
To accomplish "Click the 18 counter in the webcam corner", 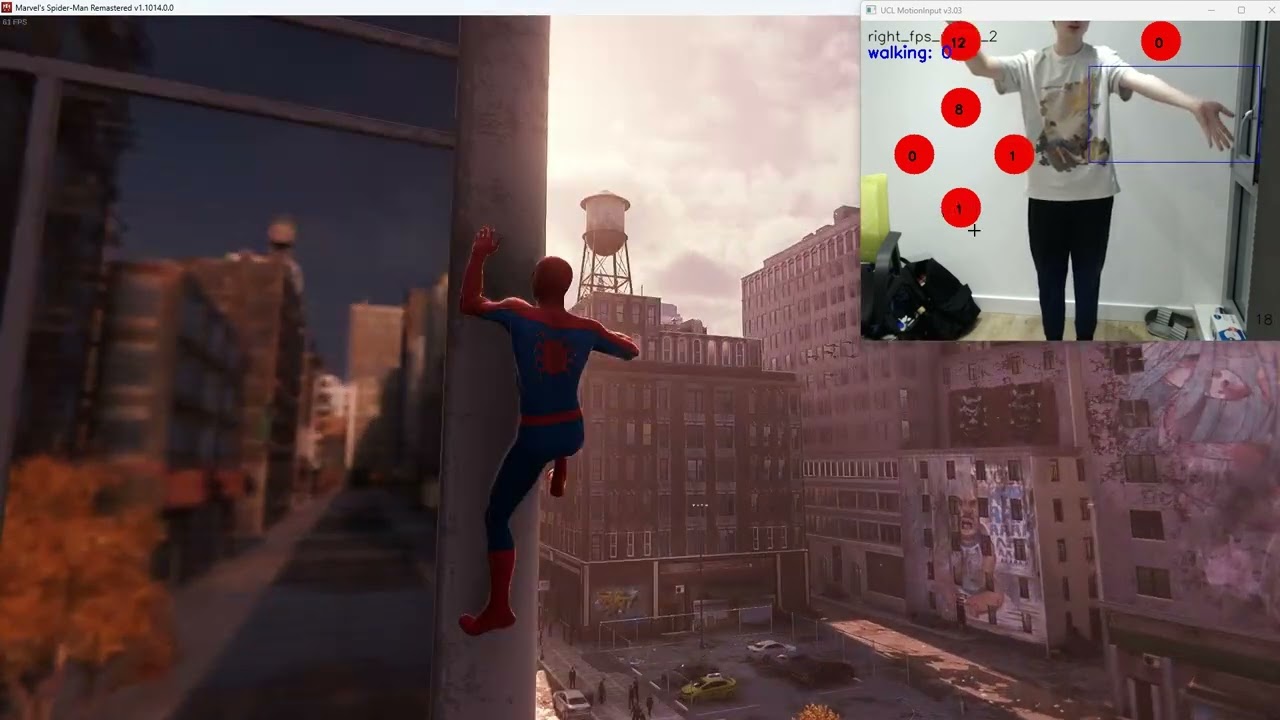I will (1262, 319).
